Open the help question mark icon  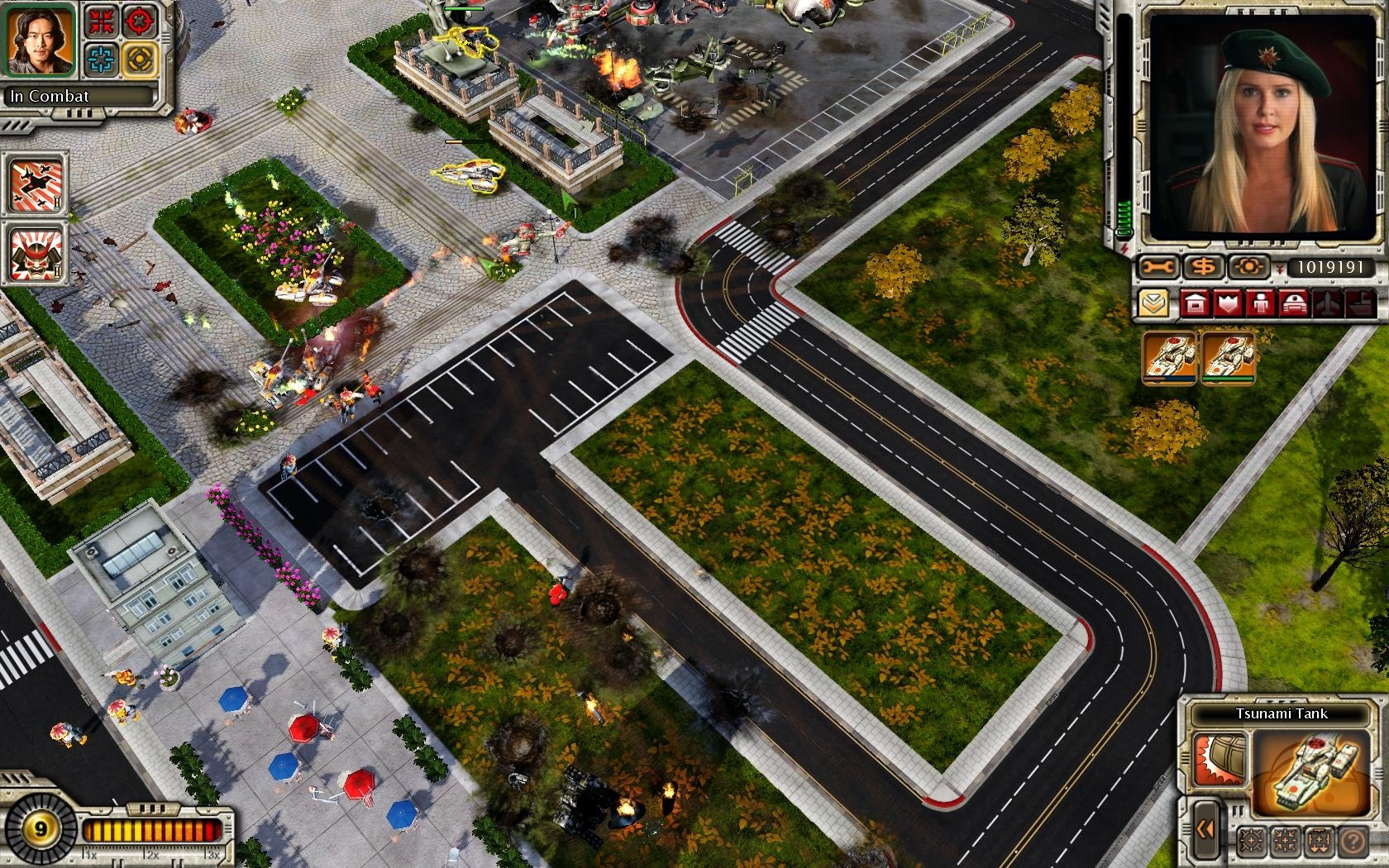(1353, 841)
